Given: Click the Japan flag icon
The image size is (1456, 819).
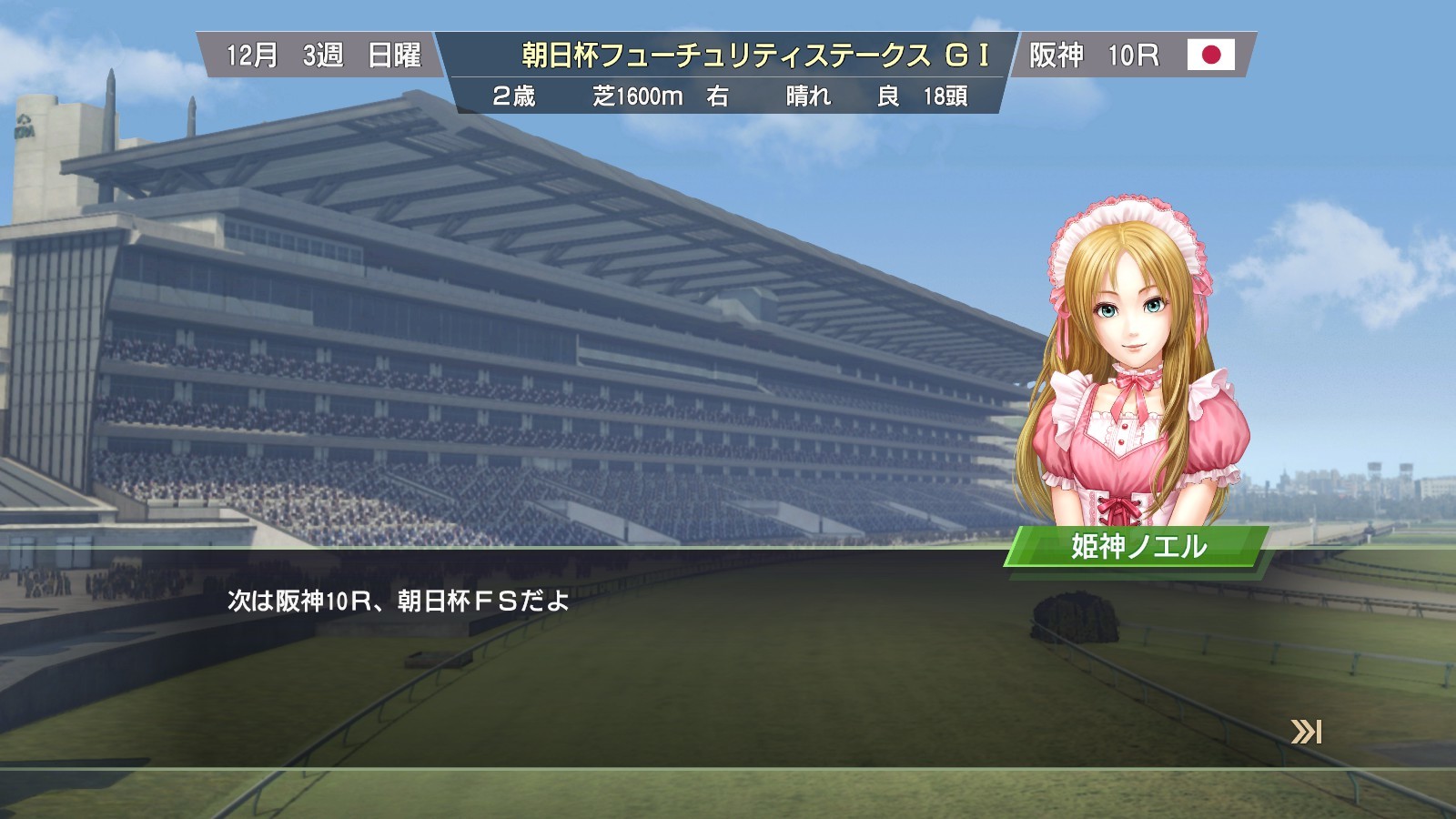Looking at the screenshot, I should 1211,55.
